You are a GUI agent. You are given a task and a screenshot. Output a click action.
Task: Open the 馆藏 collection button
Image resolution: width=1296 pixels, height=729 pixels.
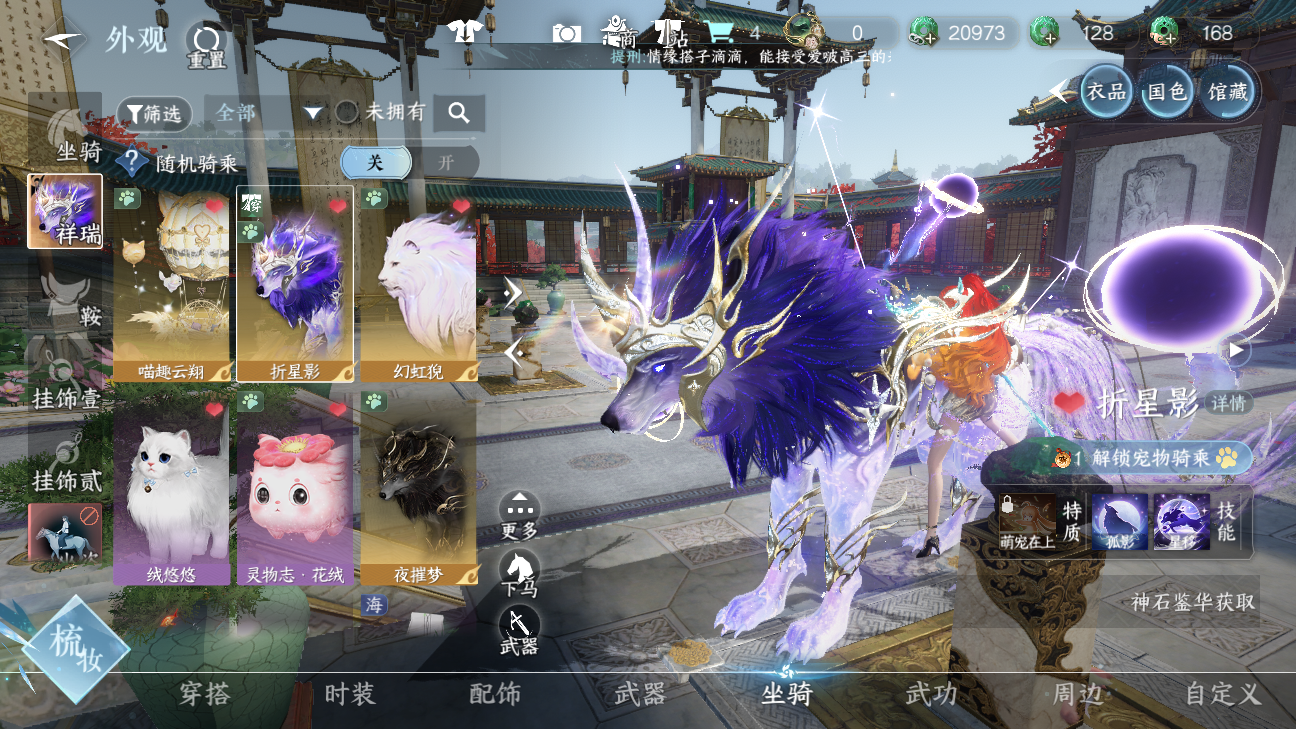(x=1227, y=92)
